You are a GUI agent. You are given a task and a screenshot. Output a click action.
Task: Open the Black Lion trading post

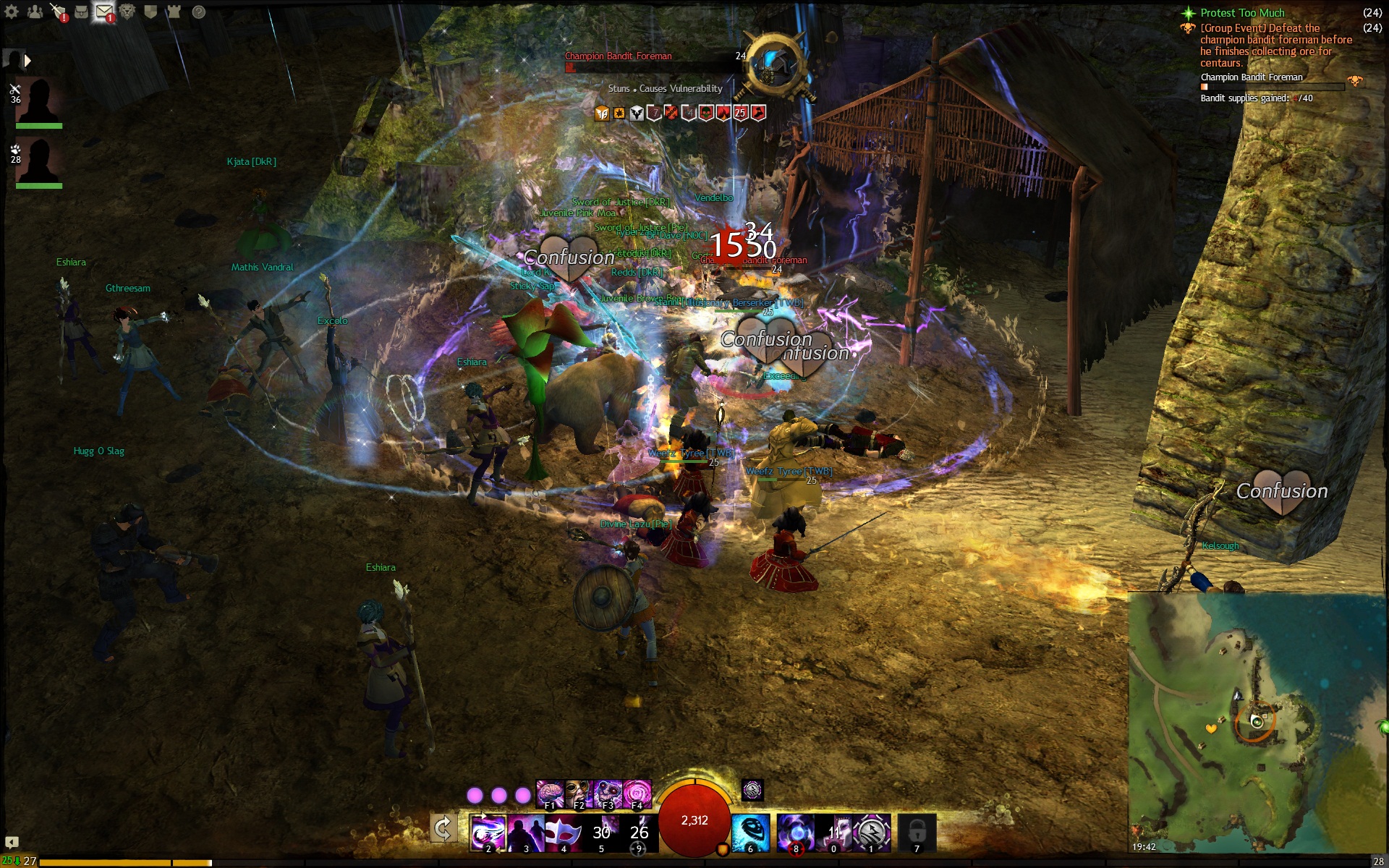pos(127,12)
